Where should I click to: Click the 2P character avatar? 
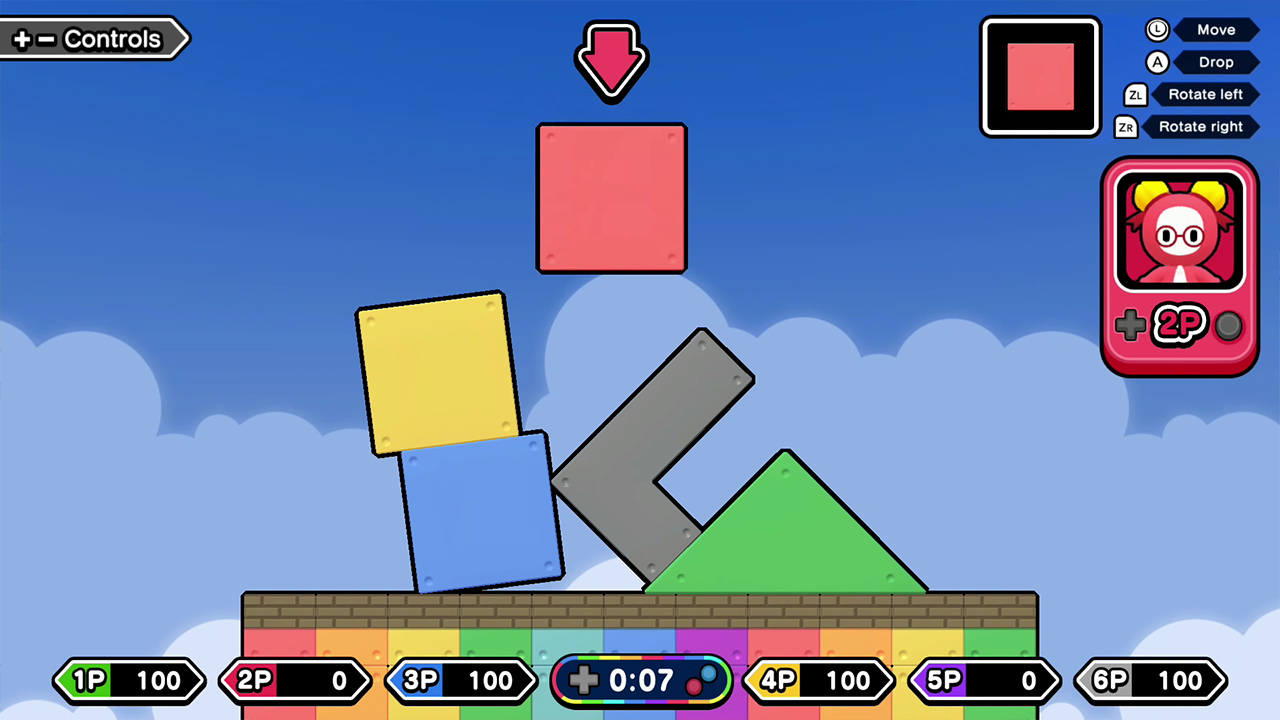tap(1179, 228)
